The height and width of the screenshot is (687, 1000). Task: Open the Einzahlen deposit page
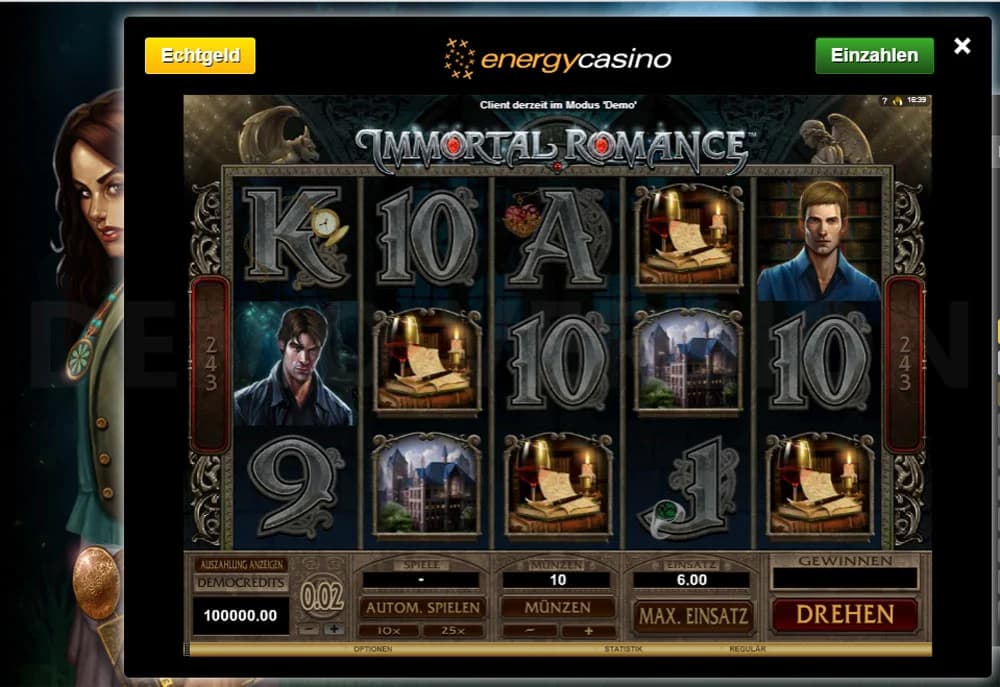click(874, 56)
